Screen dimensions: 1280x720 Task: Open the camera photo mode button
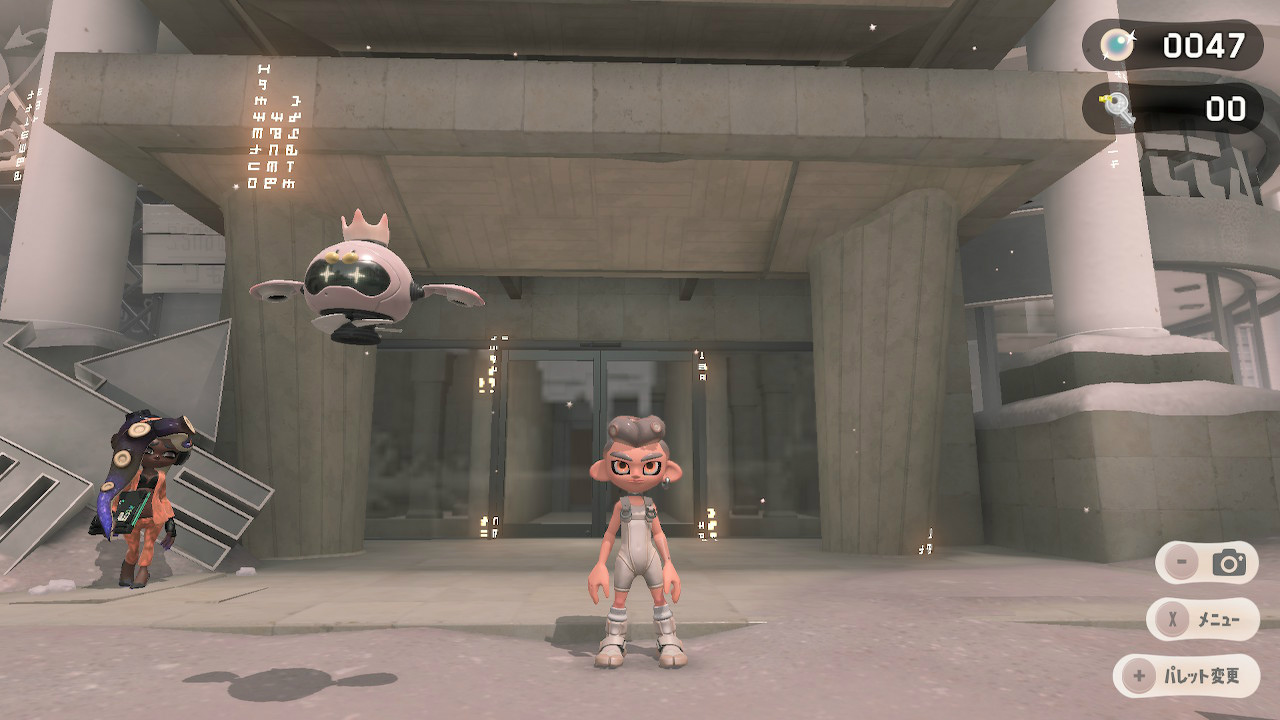point(1206,563)
